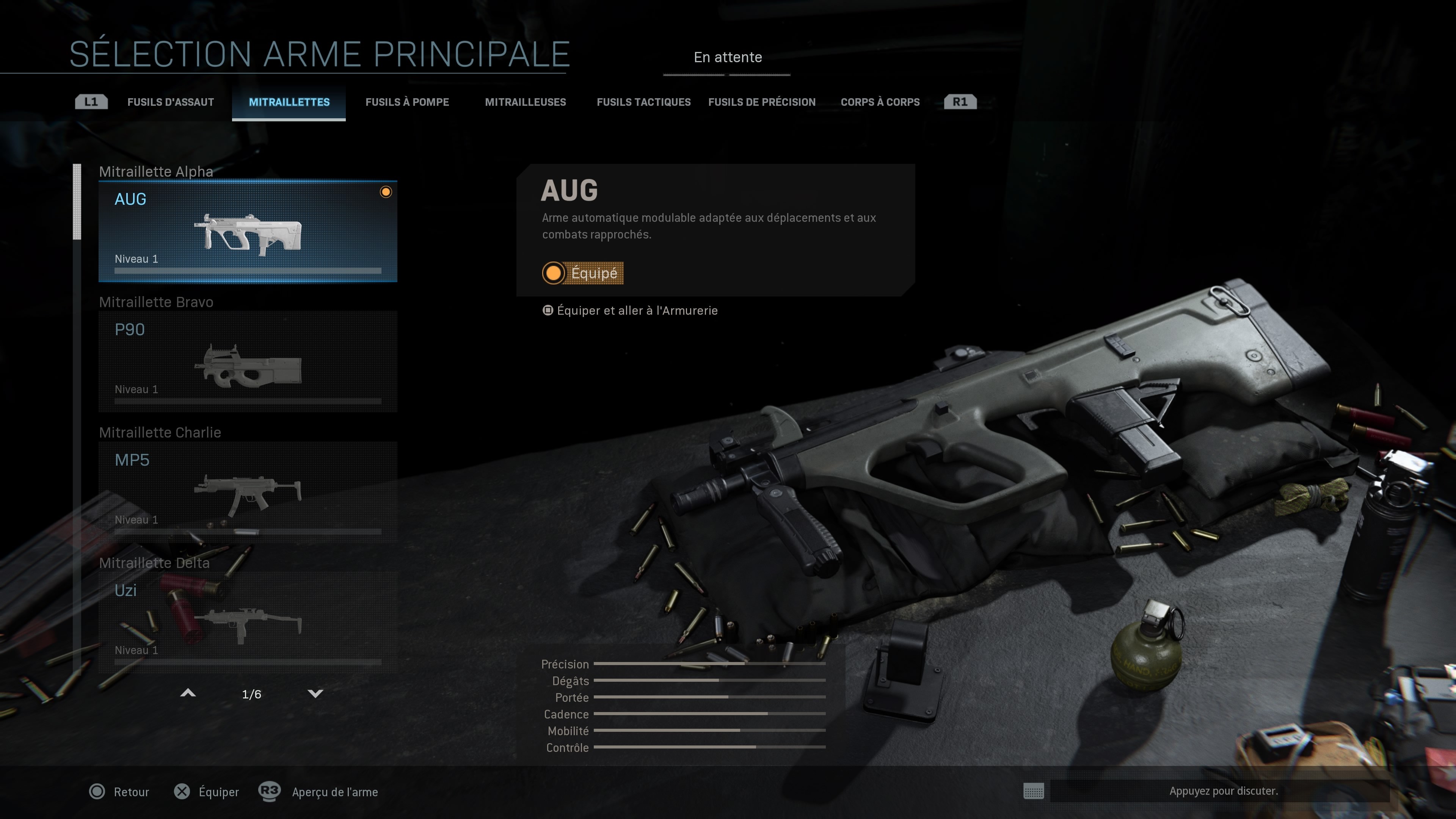This screenshot has height=819, width=1456.
Task: Select the circle Retour button icon
Action: point(97,792)
